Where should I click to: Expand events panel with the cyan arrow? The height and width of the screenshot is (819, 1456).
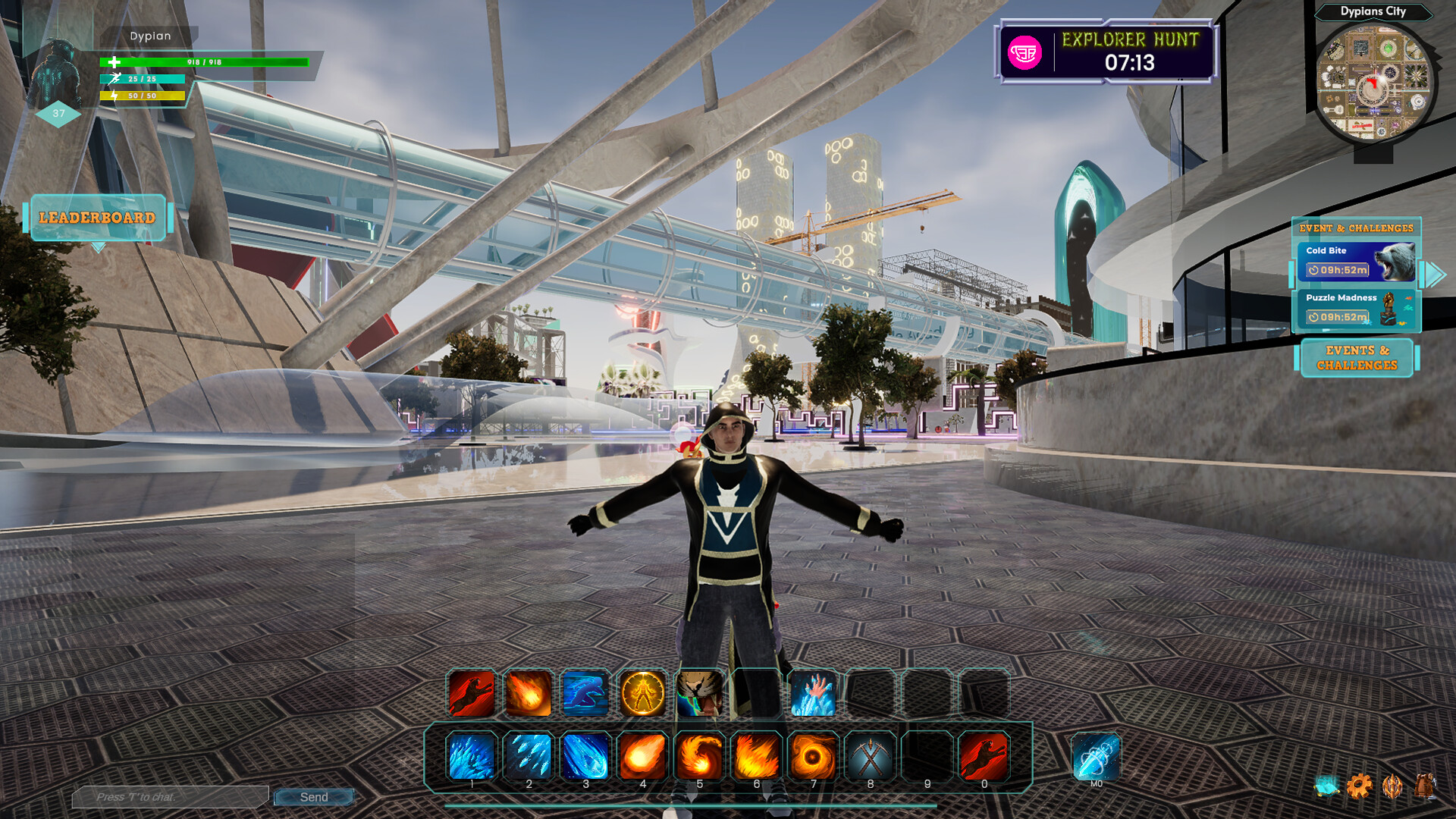[1433, 275]
